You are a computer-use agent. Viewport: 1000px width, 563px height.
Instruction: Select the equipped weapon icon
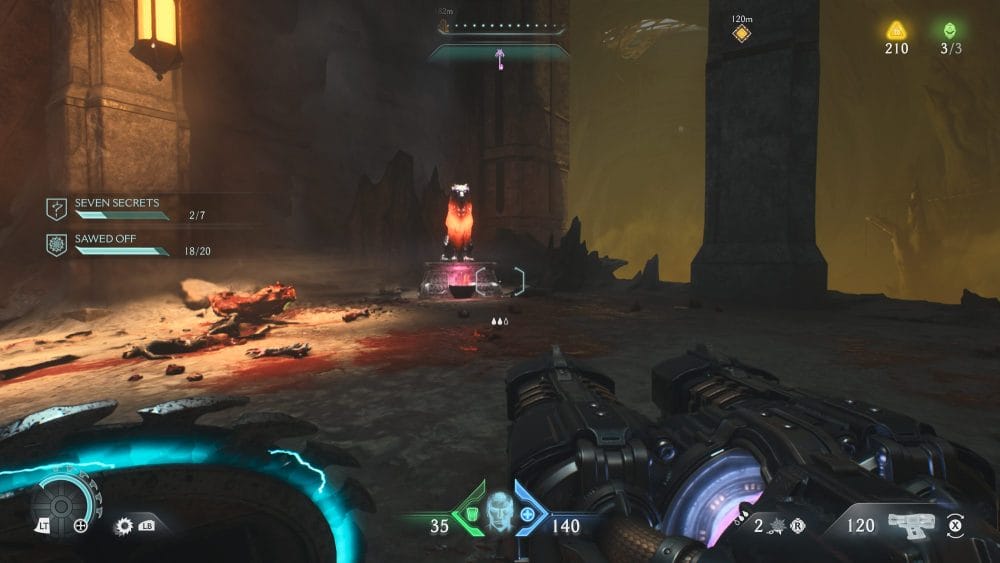[911, 523]
